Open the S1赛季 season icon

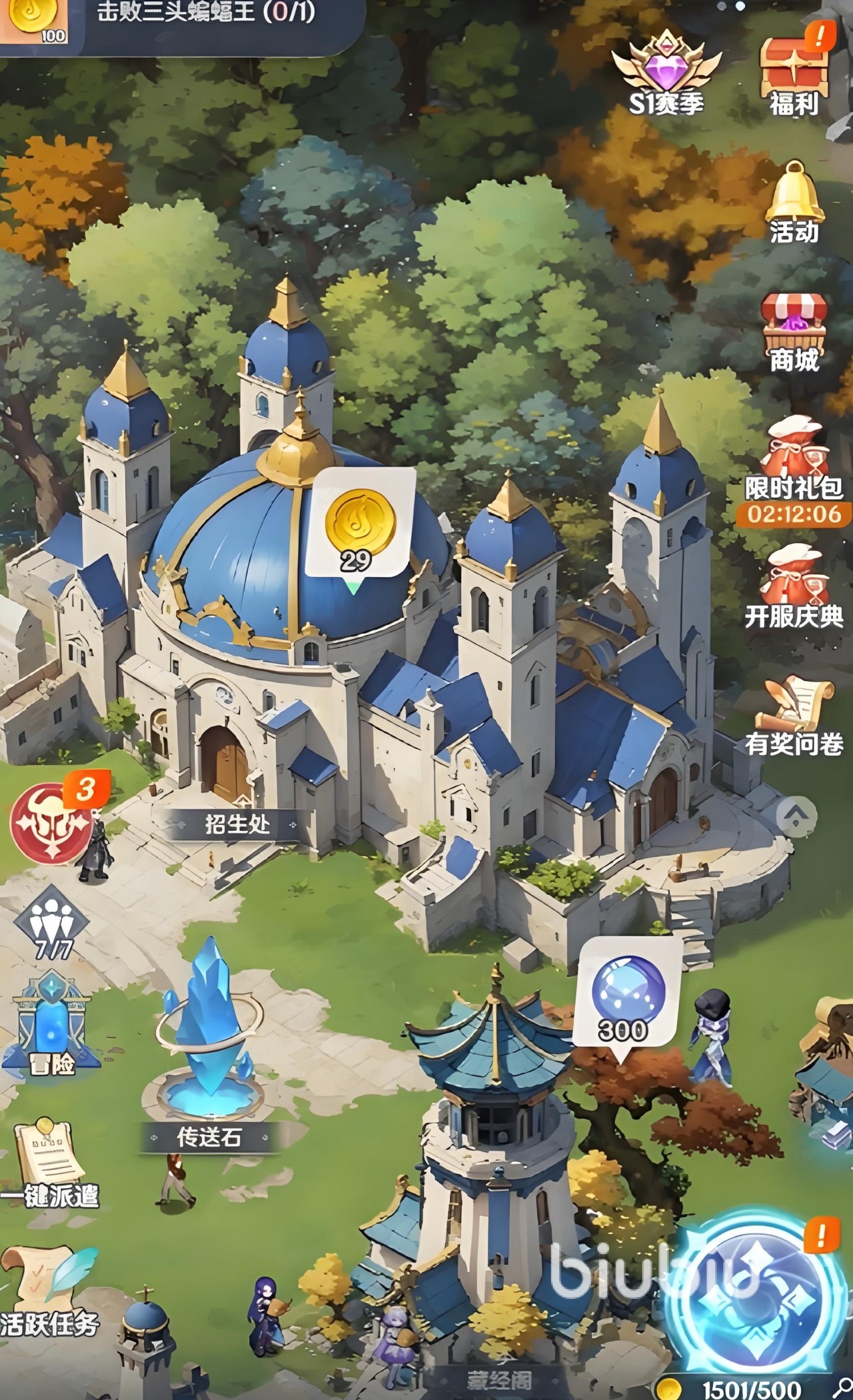click(666, 73)
